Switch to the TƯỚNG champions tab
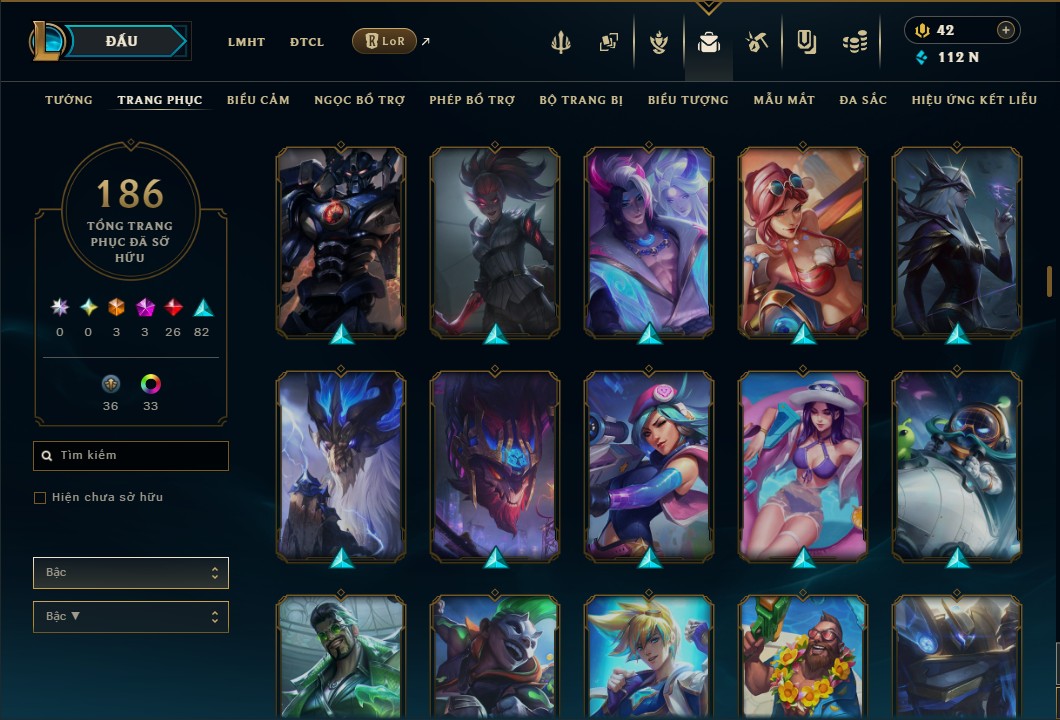The height and width of the screenshot is (720, 1060). click(x=69, y=100)
